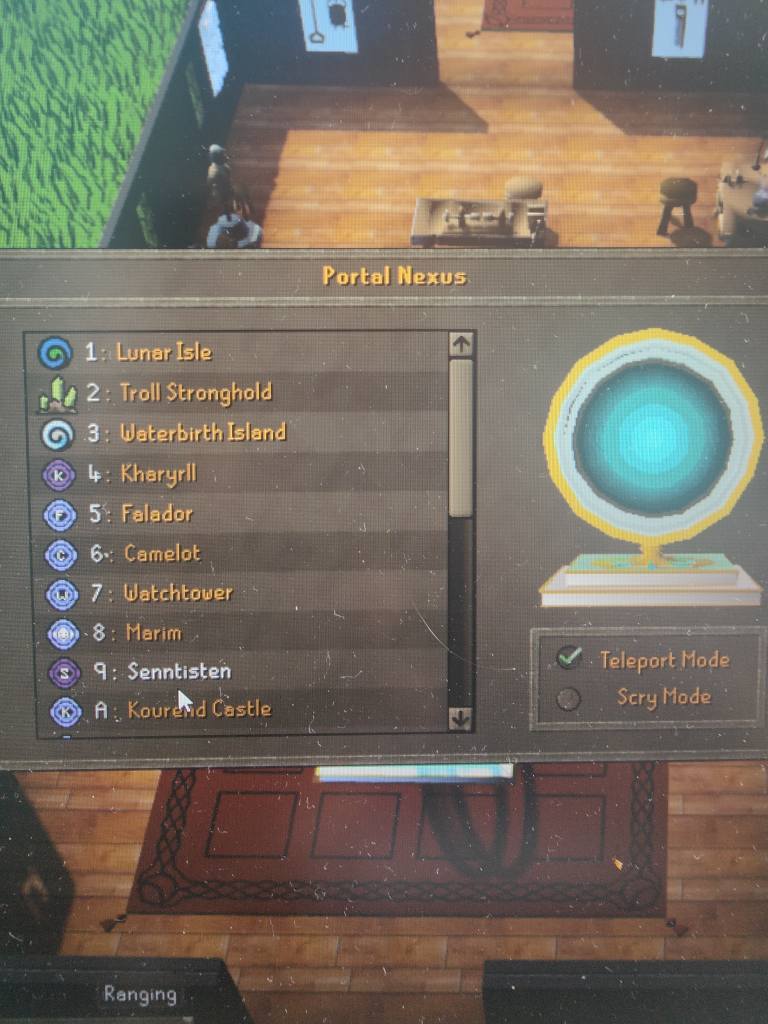Select the Kourend Castle entry

coord(199,710)
